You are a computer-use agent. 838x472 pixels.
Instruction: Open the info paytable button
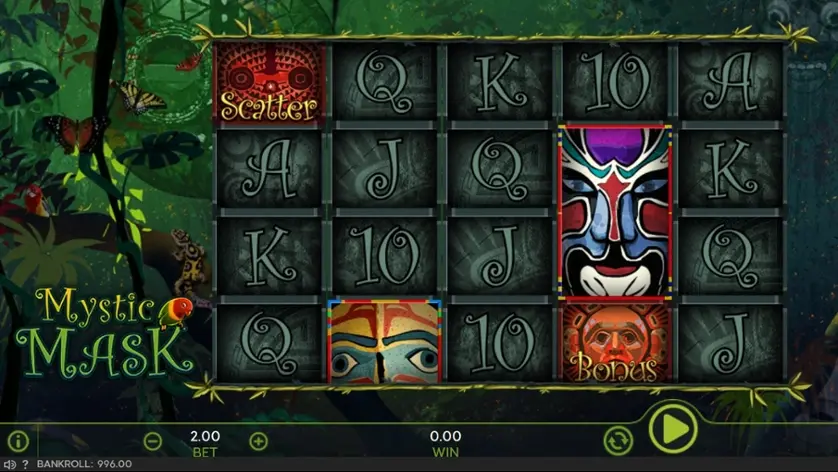[17, 439]
